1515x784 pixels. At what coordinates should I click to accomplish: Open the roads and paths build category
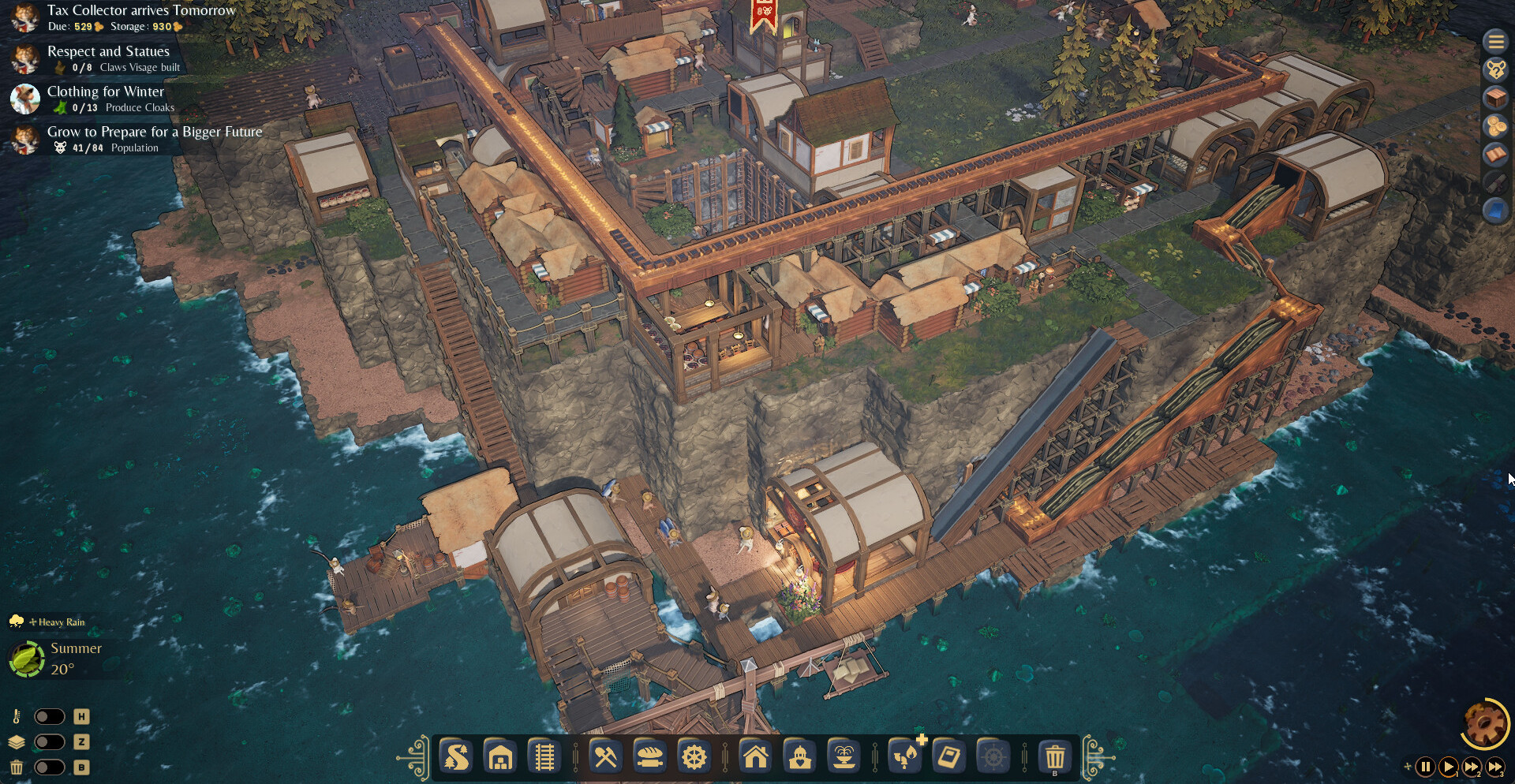pyautogui.click(x=457, y=758)
